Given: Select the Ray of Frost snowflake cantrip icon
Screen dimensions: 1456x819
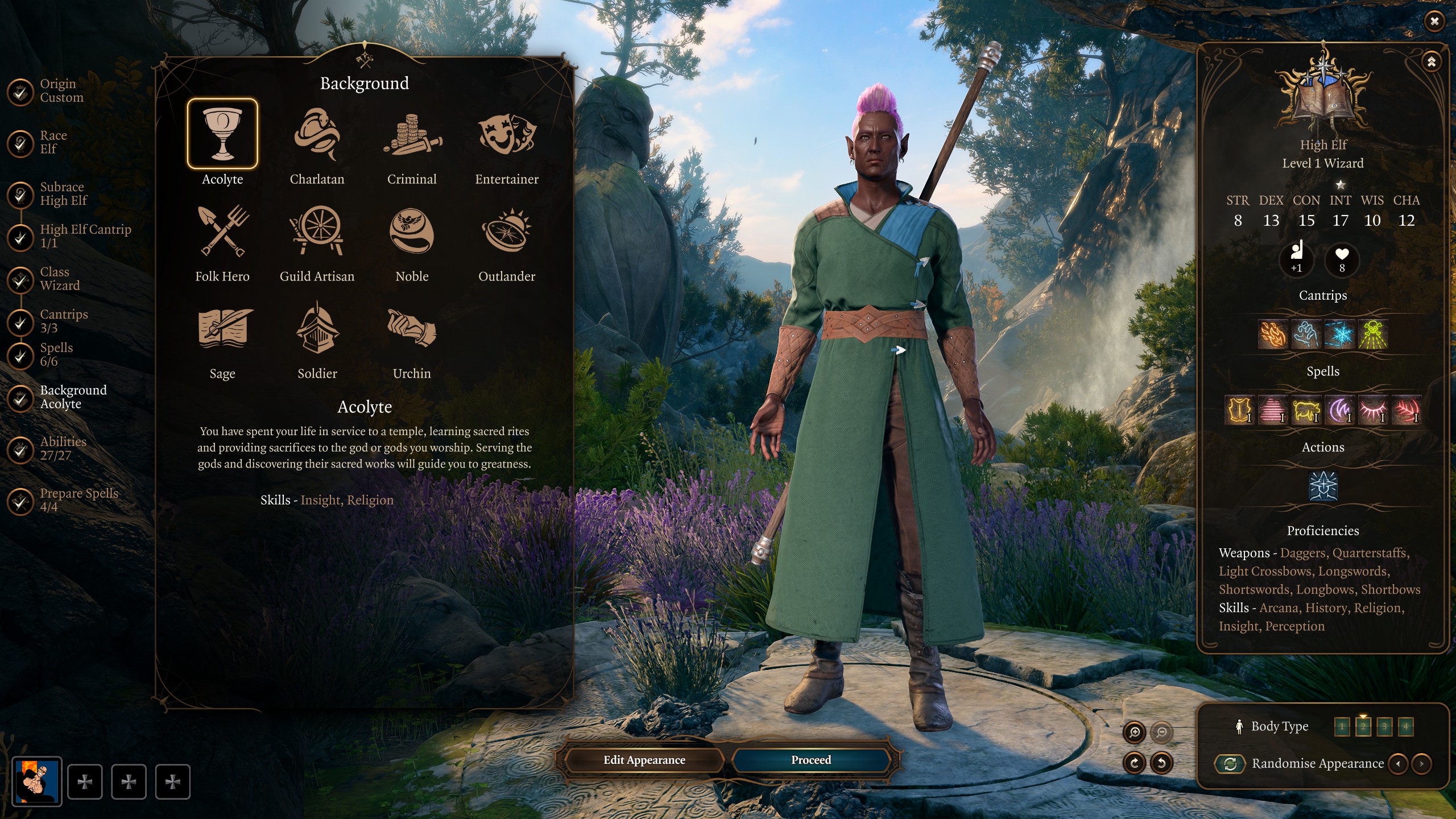Looking at the screenshot, I should [1340, 336].
